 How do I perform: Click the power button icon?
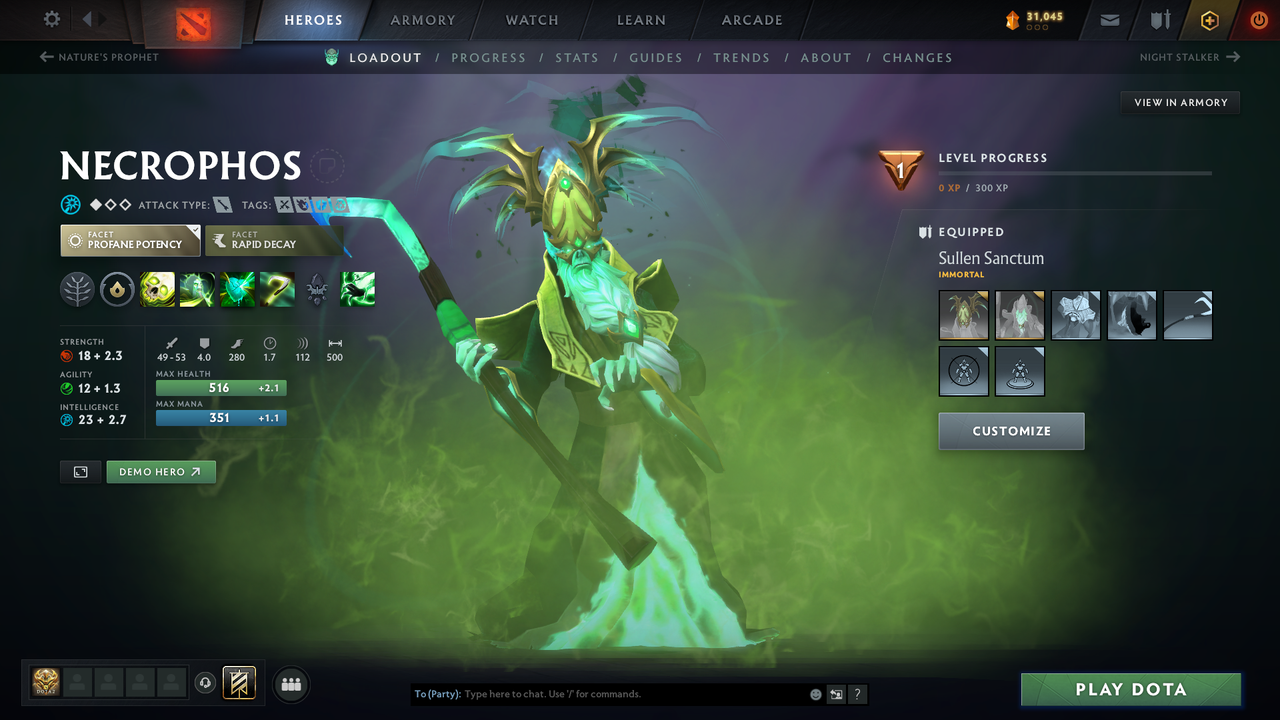(1258, 19)
